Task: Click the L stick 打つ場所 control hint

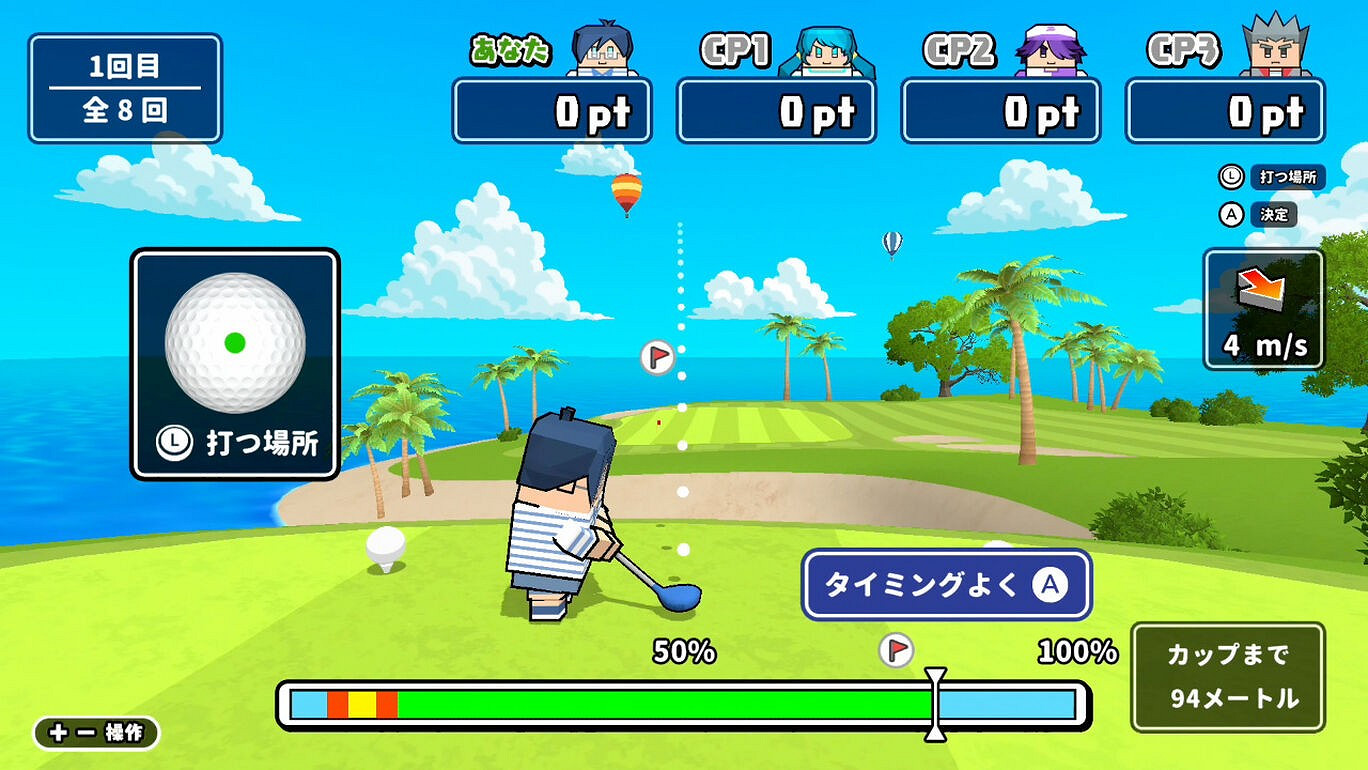Action: pos(1270,178)
